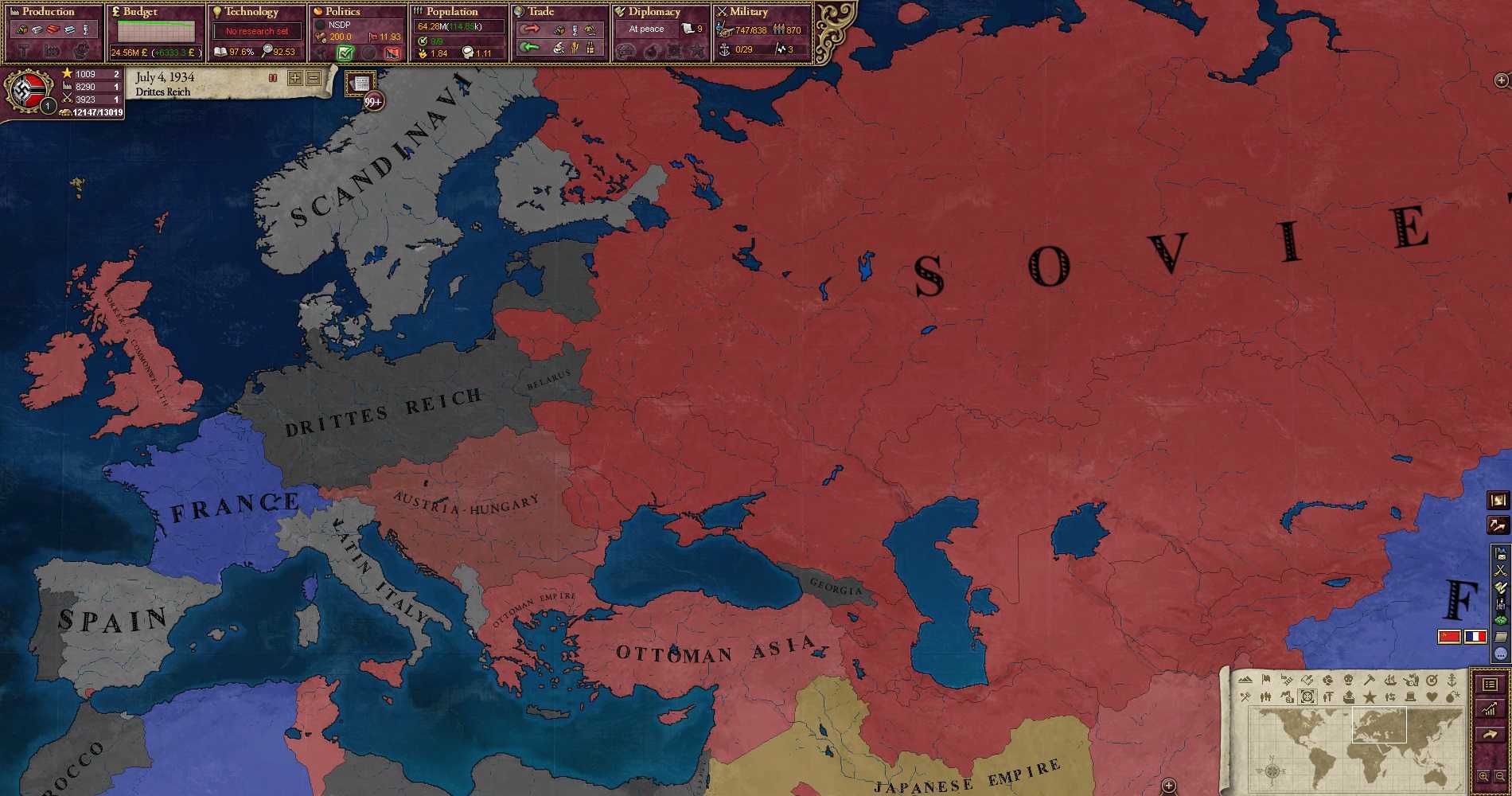Zoom in using the magnifier plus button
This screenshot has height=796, width=1512.
pos(1483,776)
